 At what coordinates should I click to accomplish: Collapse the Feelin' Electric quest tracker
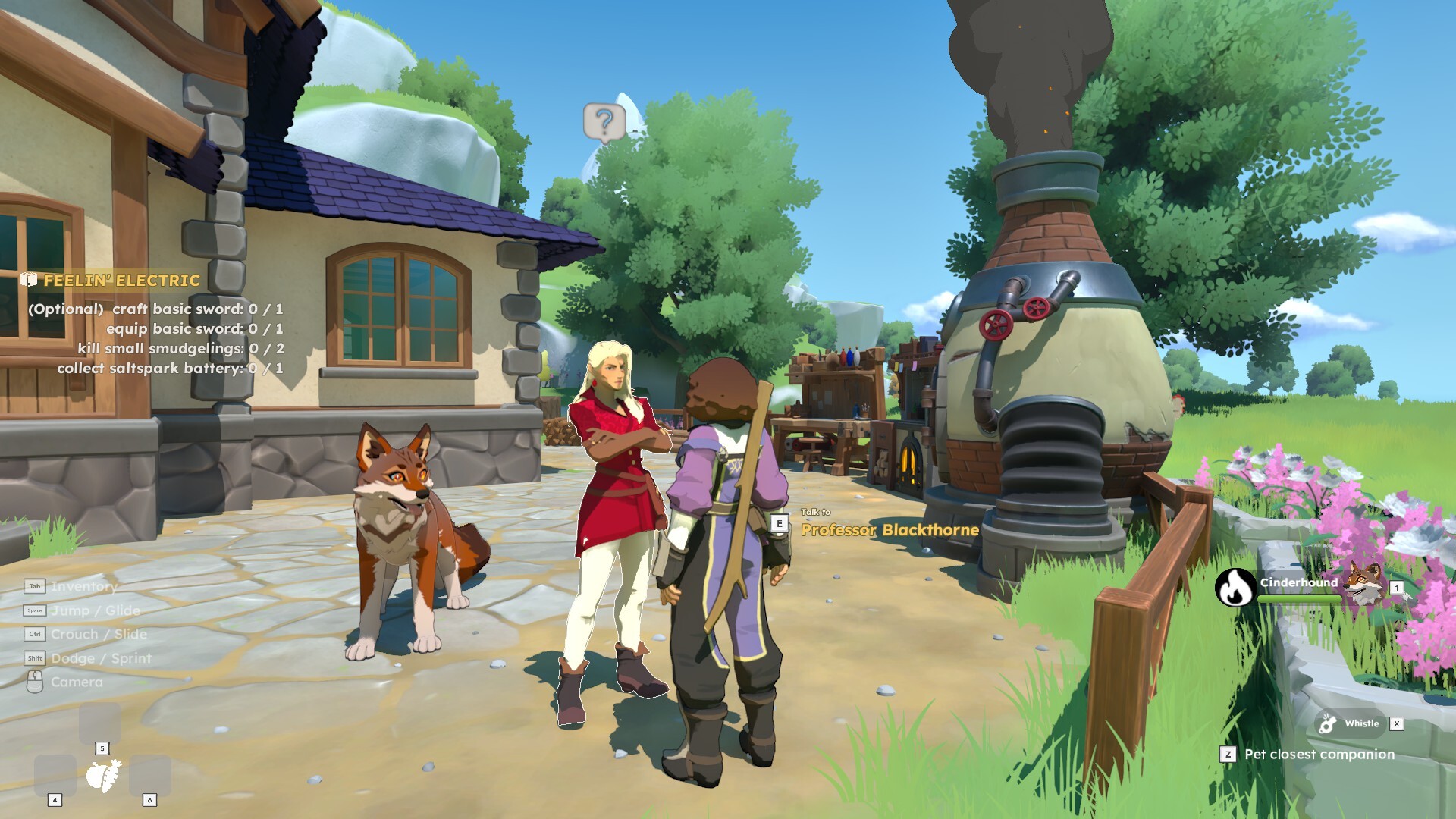pos(122,279)
